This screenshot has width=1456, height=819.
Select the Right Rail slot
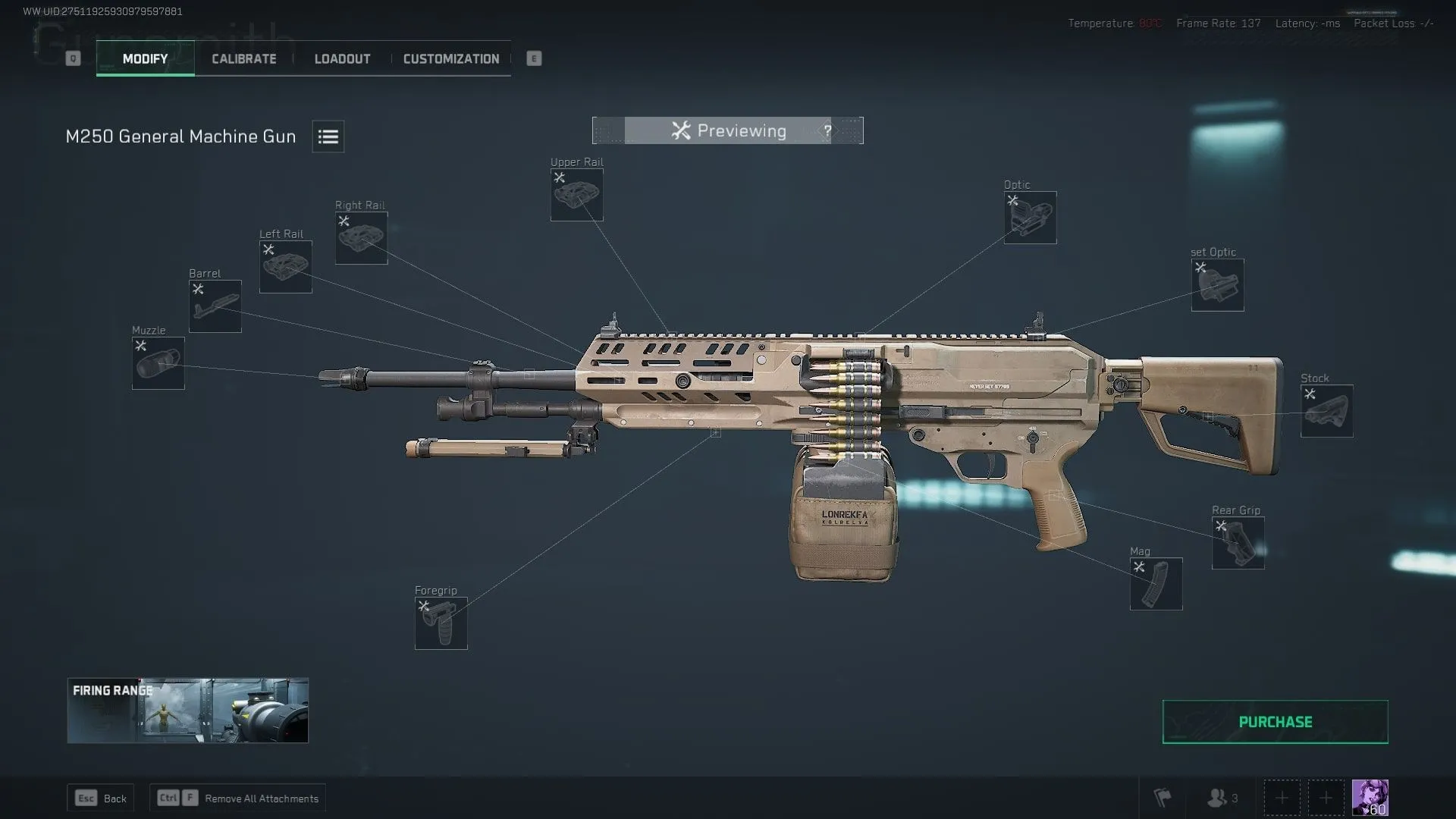point(361,238)
